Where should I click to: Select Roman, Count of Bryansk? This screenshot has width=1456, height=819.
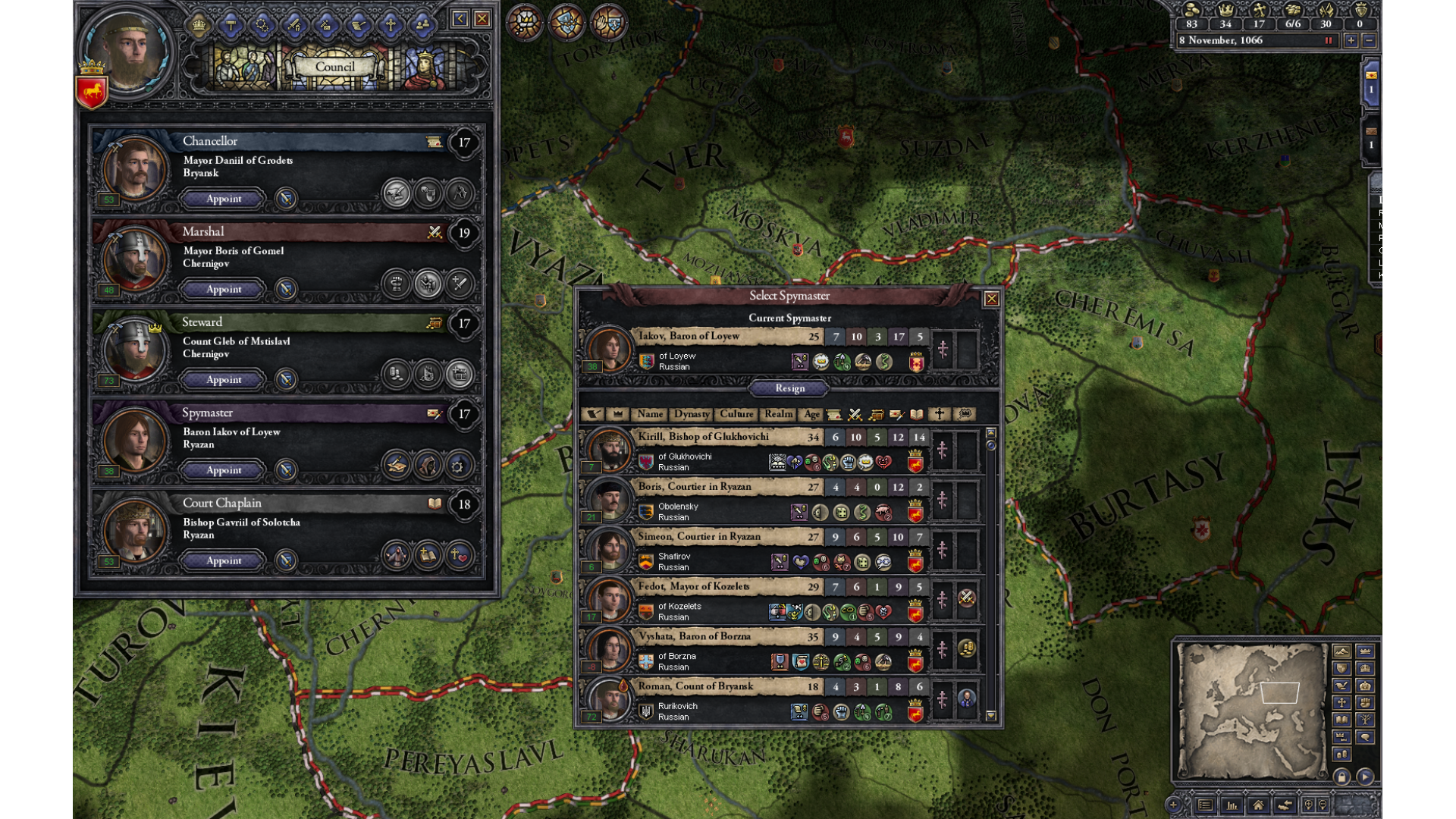pos(695,686)
